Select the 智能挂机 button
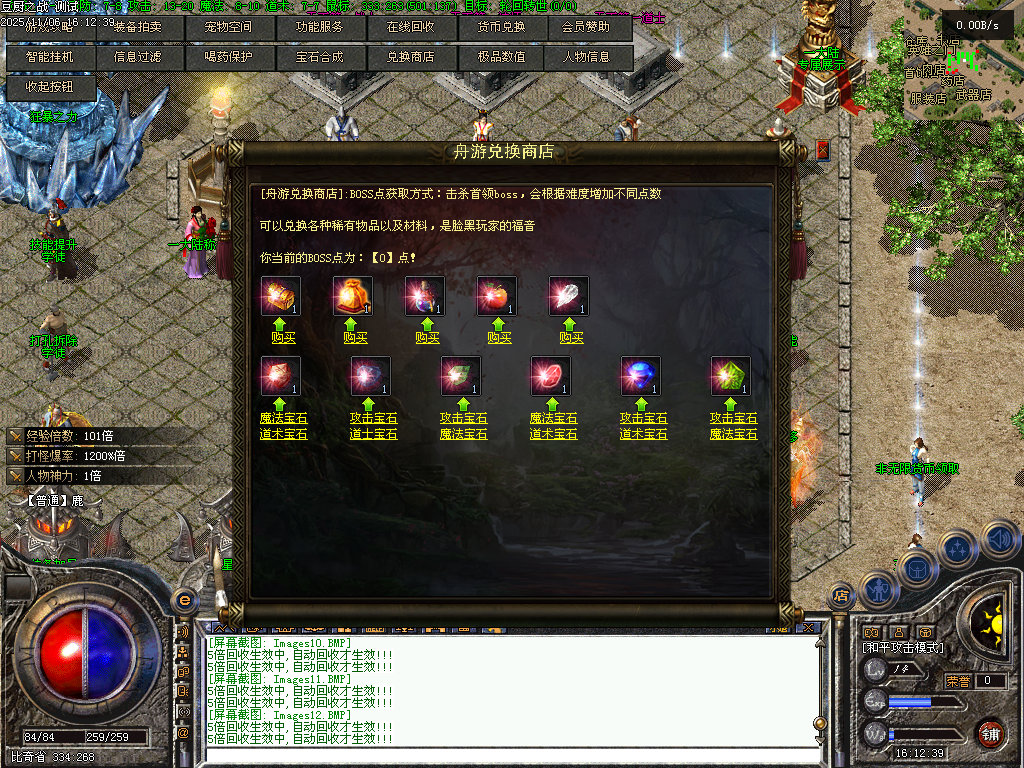1024x768 pixels. tap(50, 57)
